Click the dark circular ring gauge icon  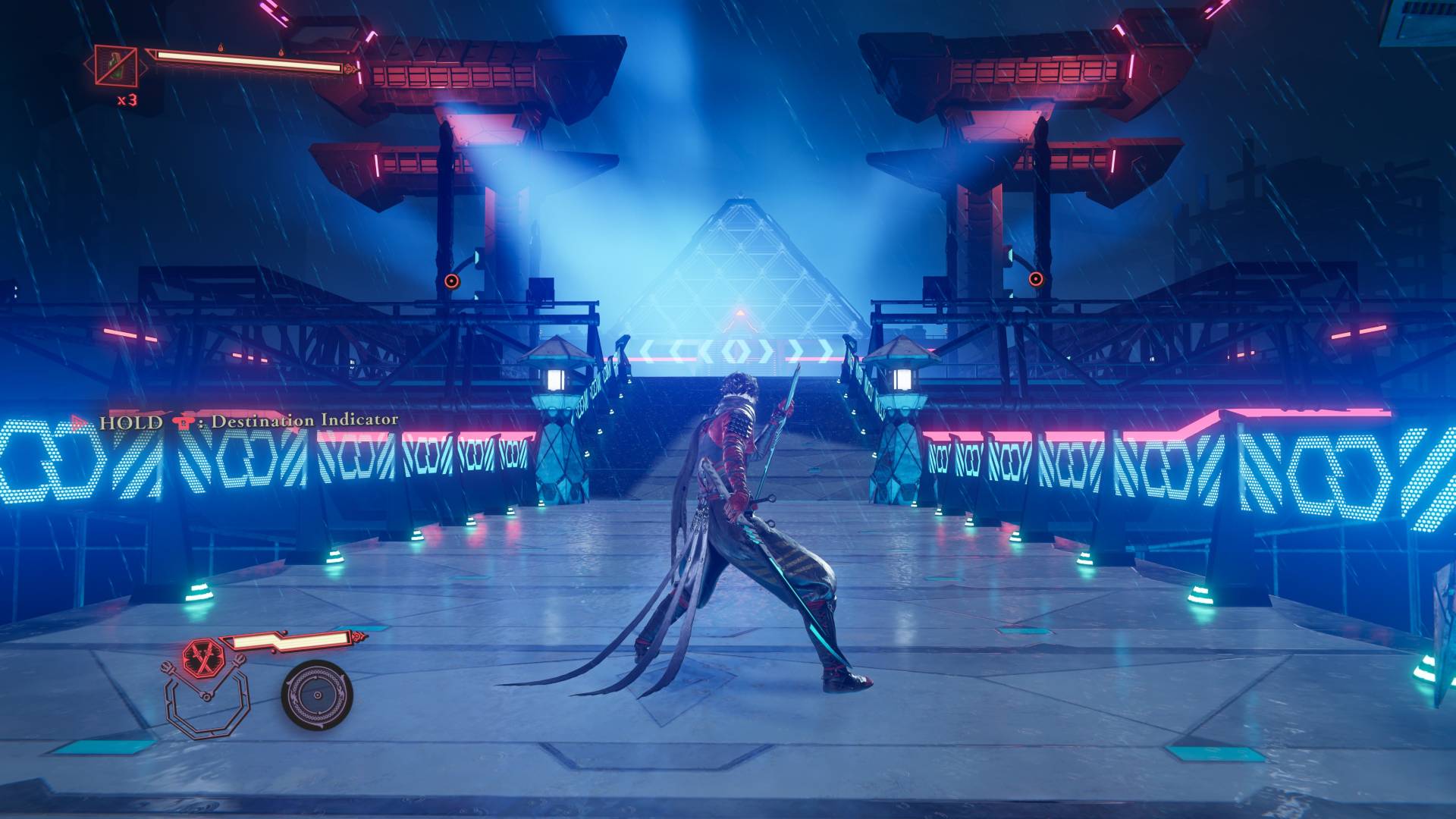click(317, 695)
